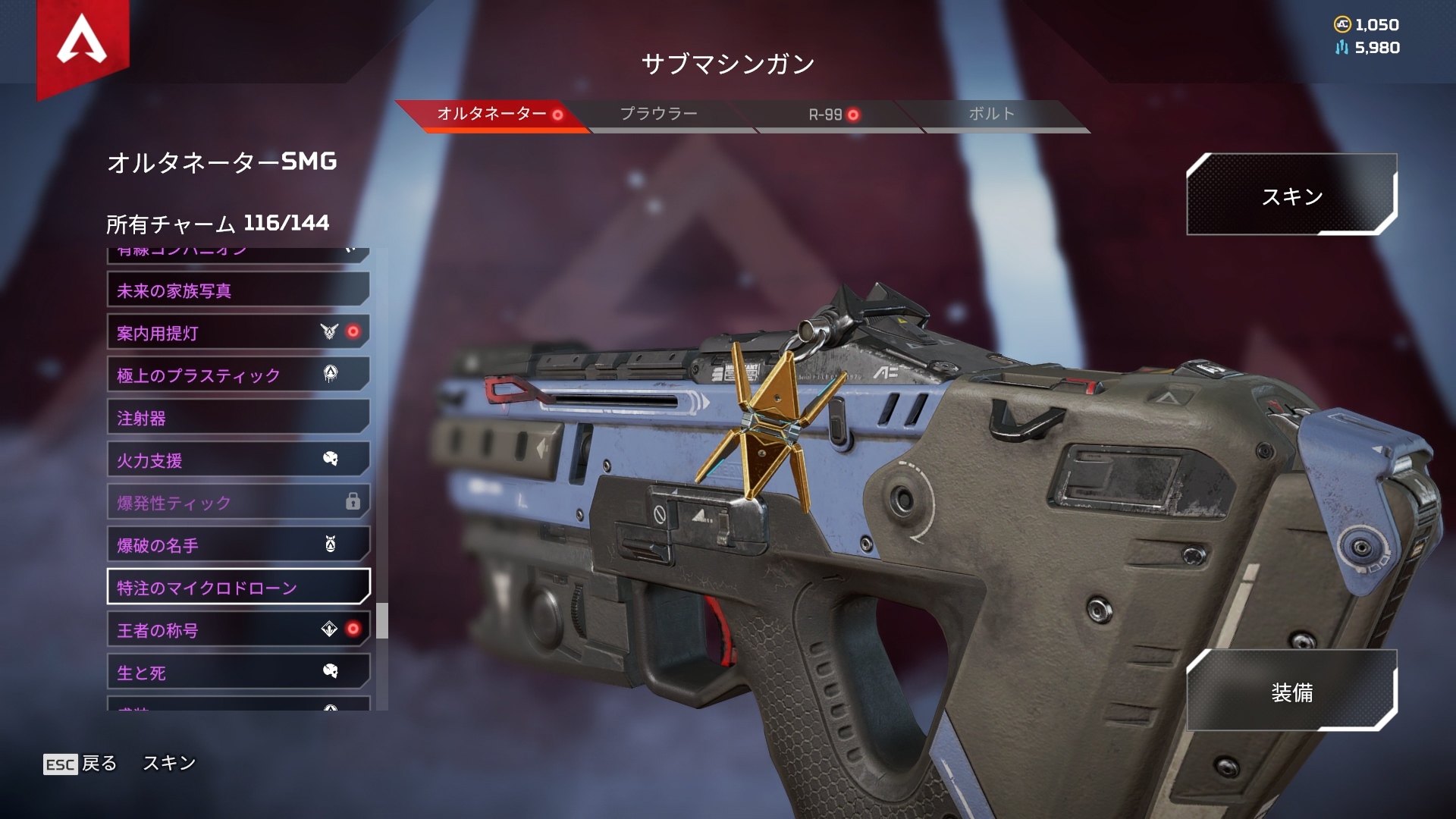Select the 生と死 charm
1456x819 pixels.
click(x=238, y=673)
